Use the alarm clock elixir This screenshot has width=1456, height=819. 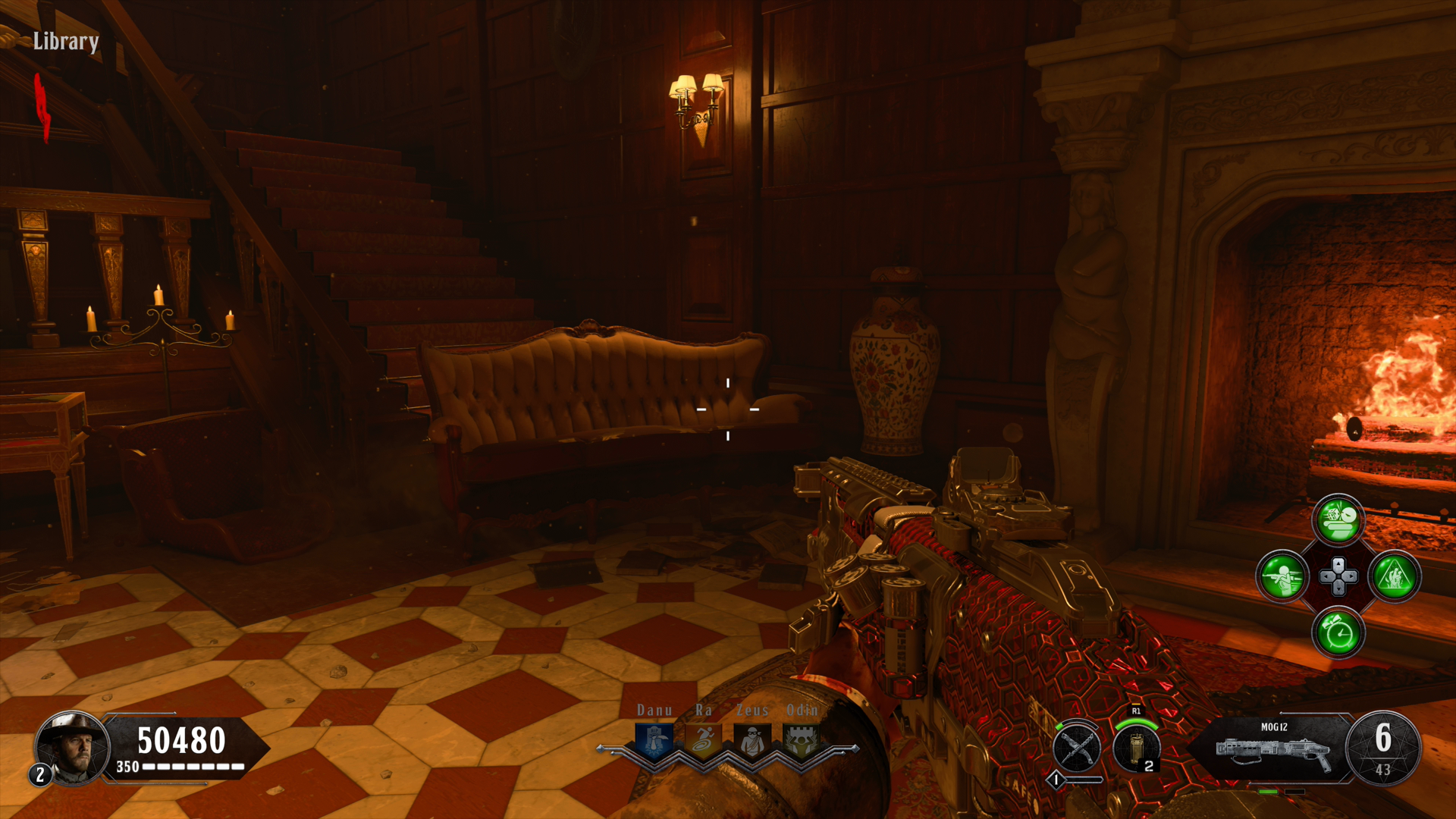[x=1338, y=632]
